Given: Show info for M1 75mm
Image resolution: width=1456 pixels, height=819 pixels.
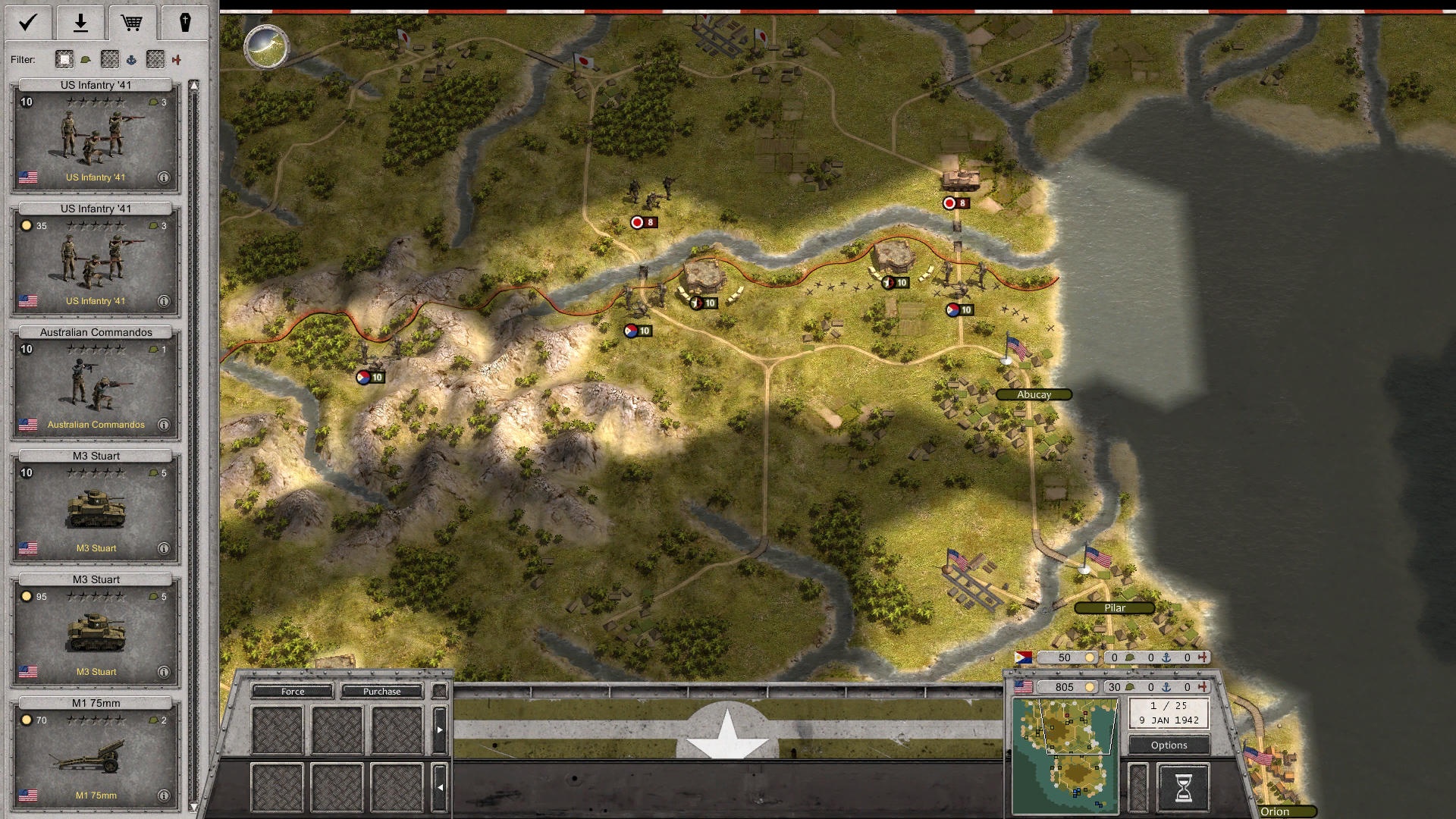Looking at the screenshot, I should click(163, 795).
